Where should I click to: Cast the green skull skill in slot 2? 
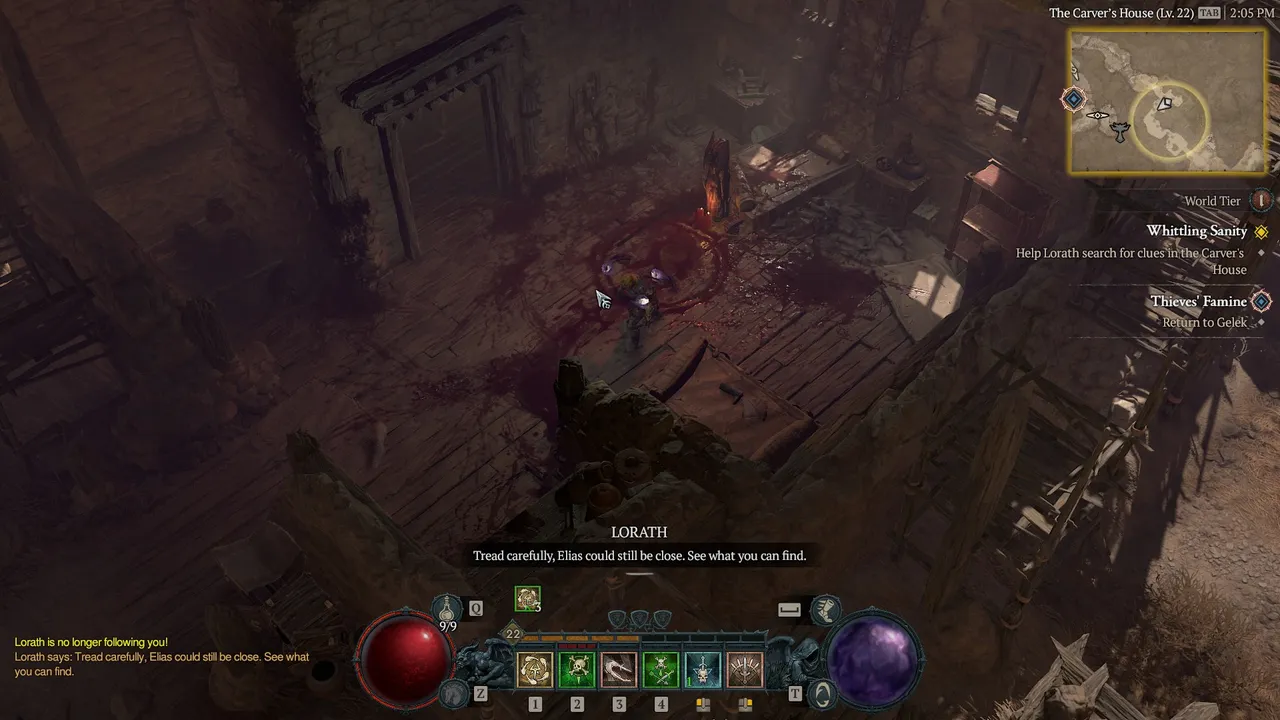click(577, 670)
